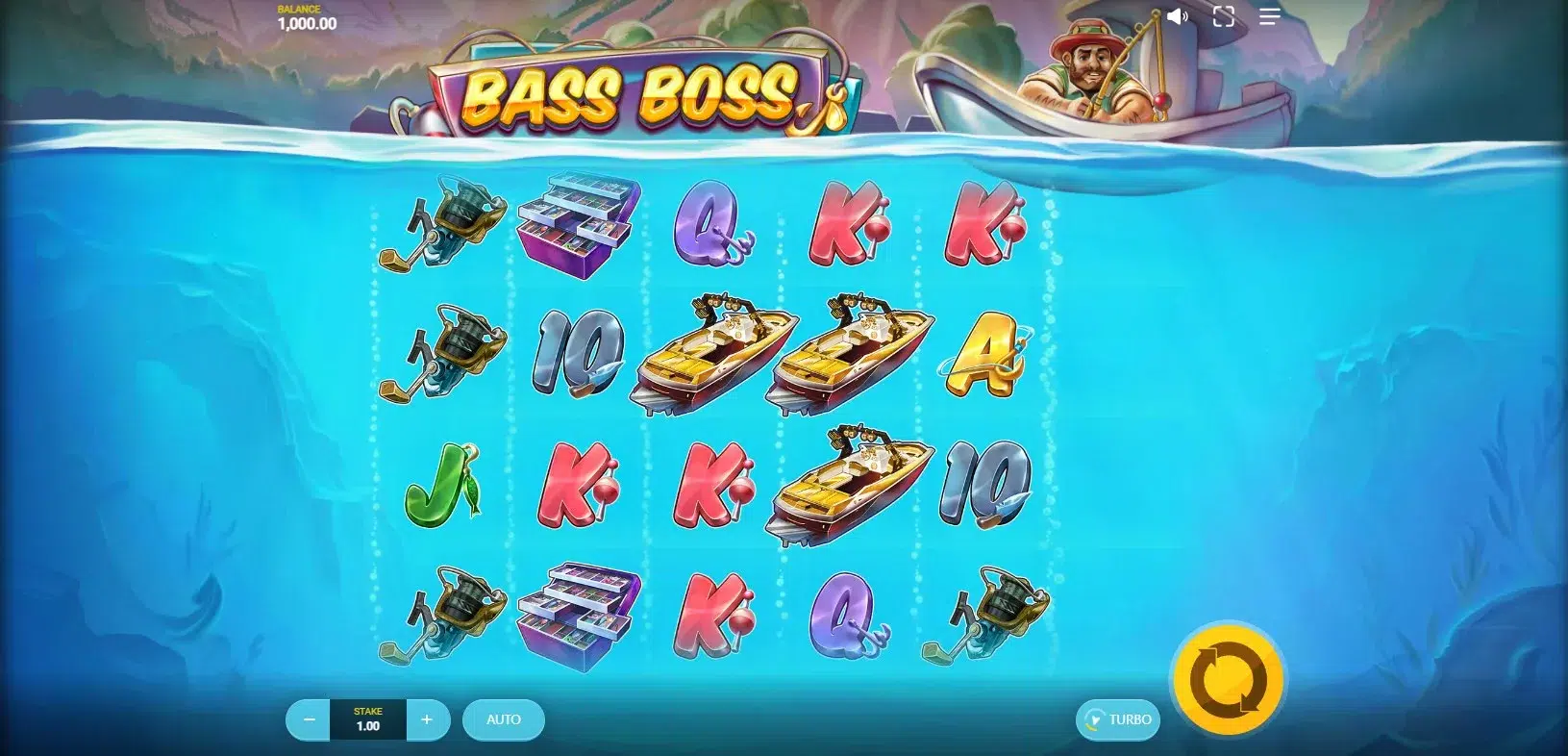Mute the game sound
This screenshot has height=756, width=1568.
click(x=1177, y=16)
